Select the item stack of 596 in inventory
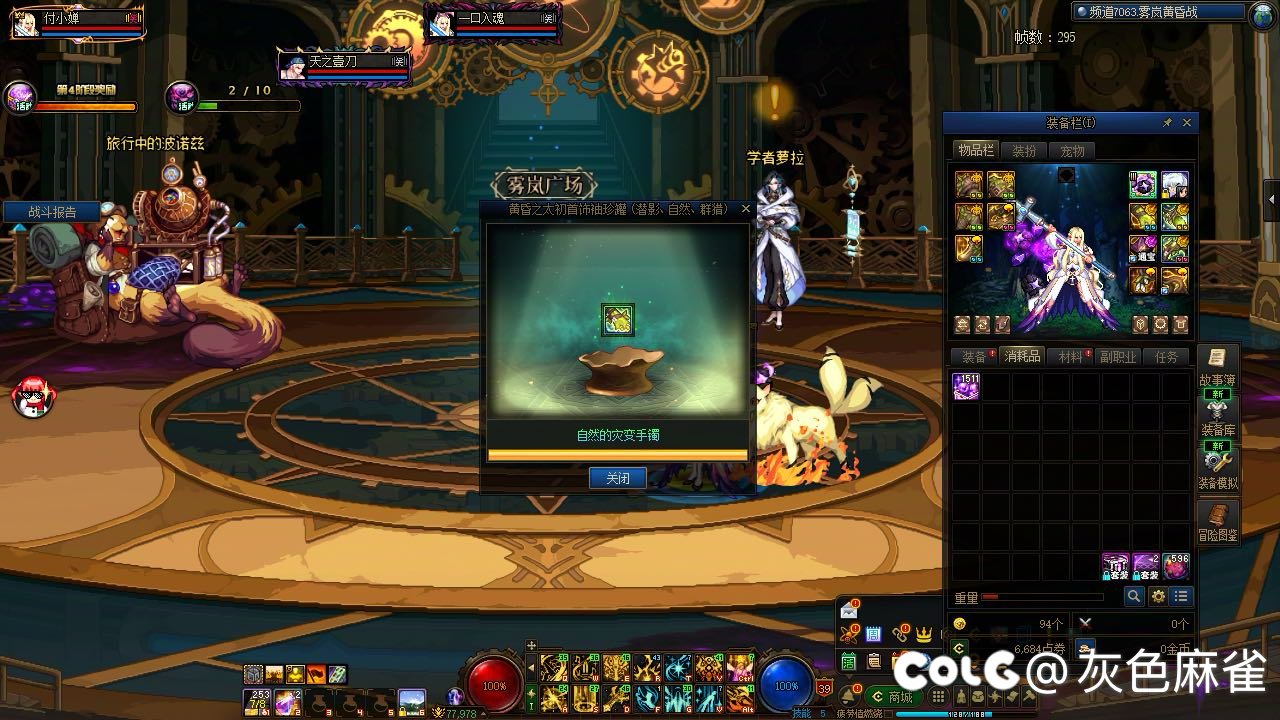1280x720 pixels. pos(1176,567)
